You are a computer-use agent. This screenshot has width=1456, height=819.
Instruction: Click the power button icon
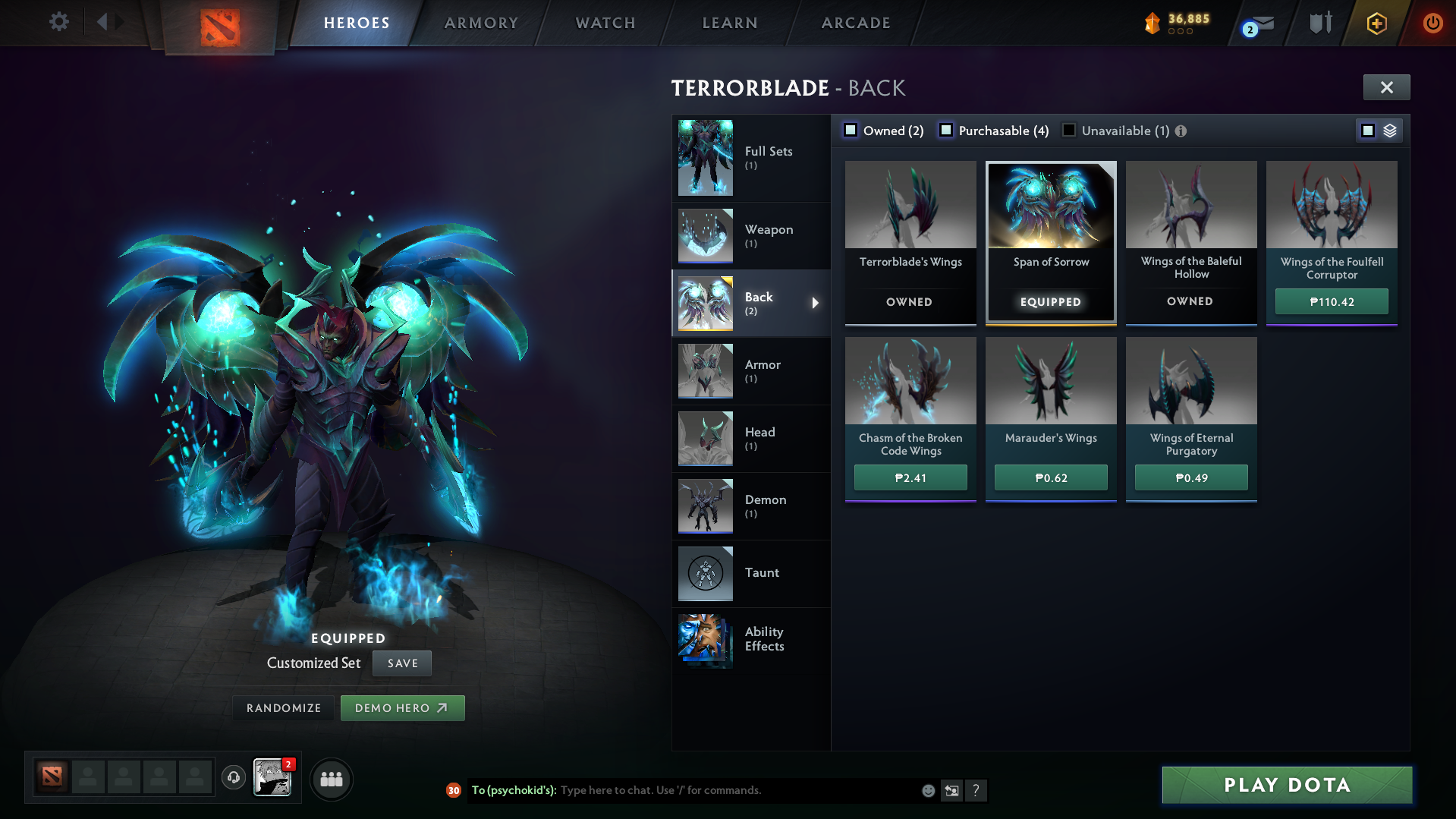[x=1432, y=23]
